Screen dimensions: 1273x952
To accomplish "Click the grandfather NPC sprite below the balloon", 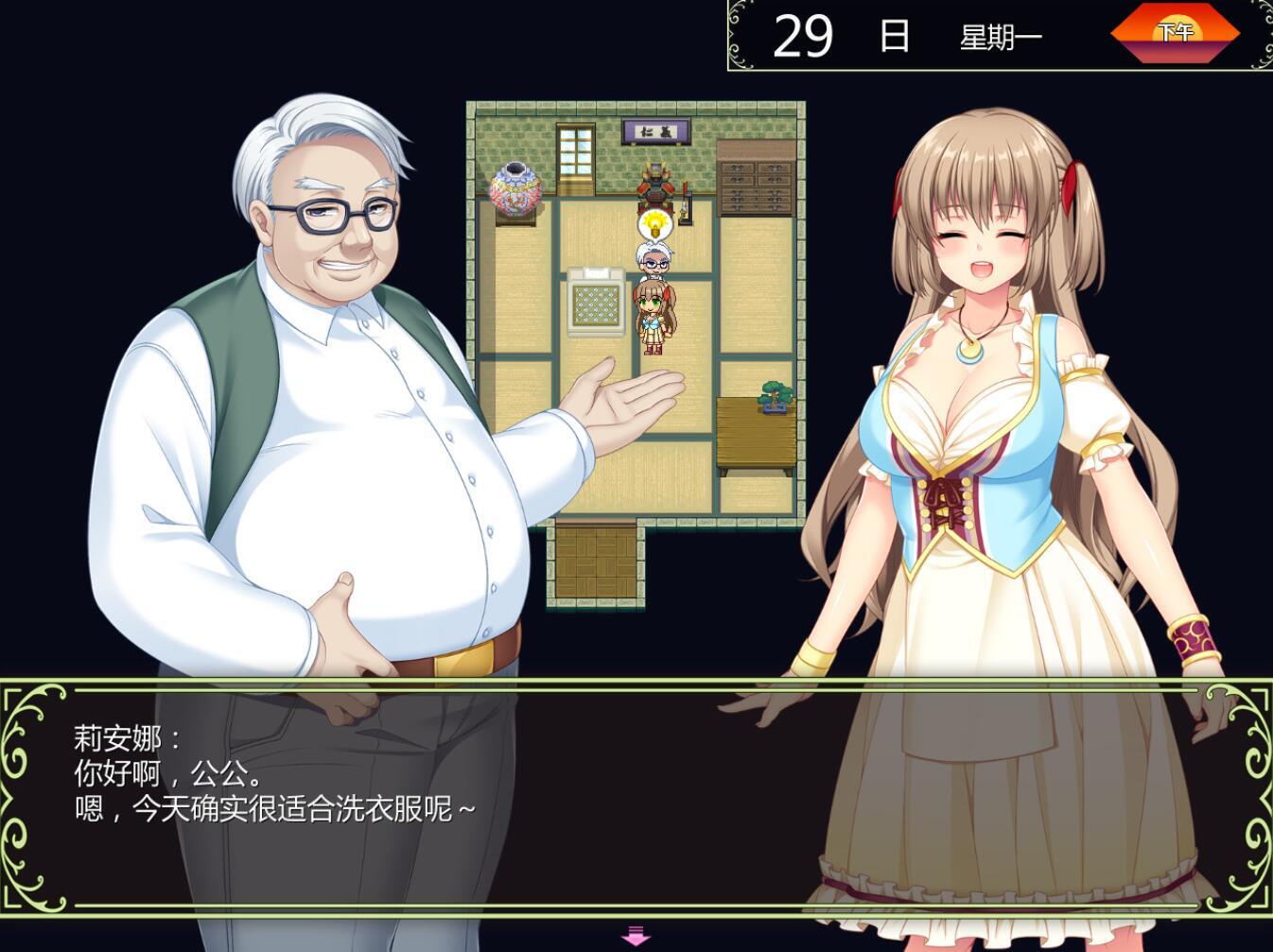I will [x=654, y=262].
